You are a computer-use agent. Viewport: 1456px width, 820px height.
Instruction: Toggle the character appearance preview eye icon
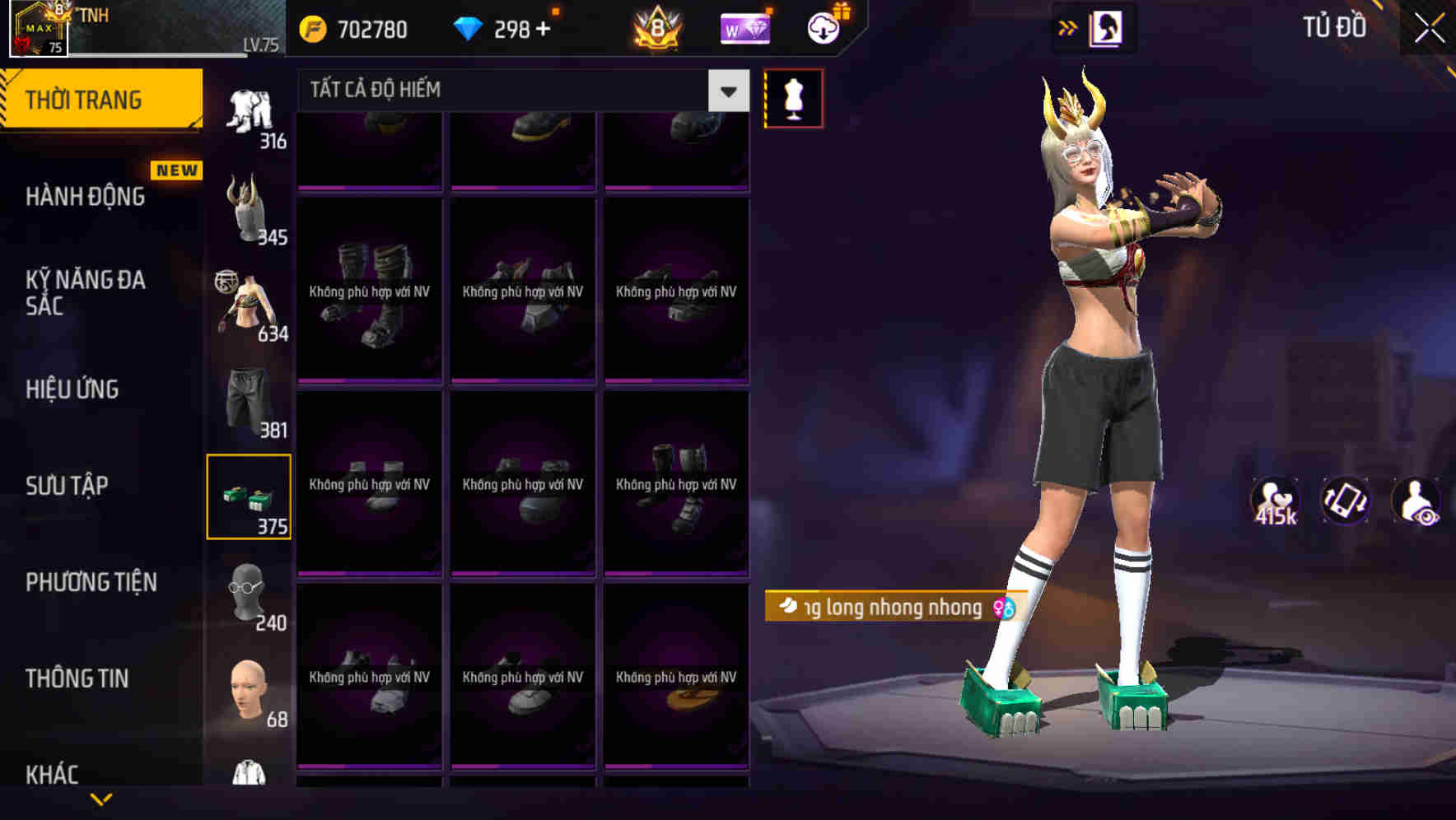1418,502
